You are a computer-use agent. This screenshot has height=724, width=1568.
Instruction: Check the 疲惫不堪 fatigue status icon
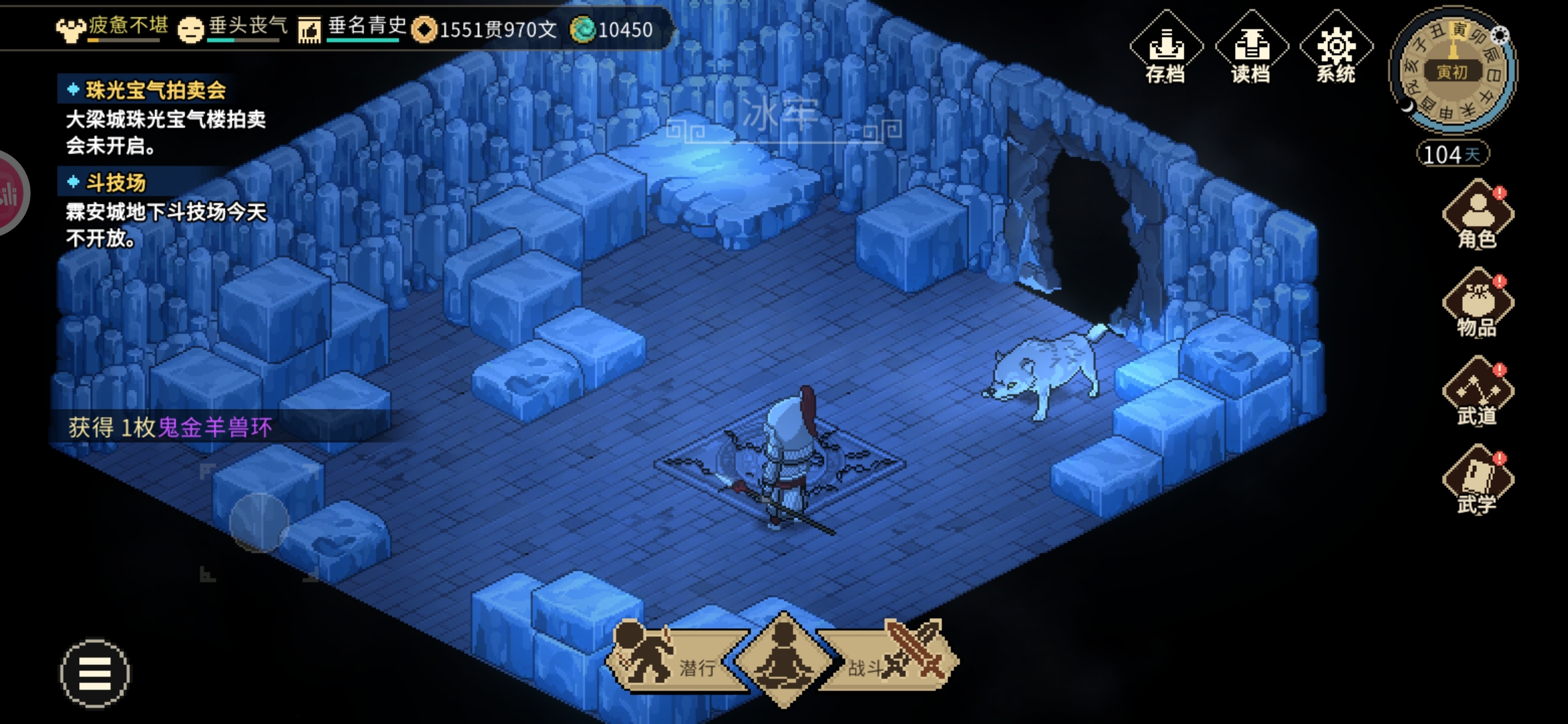coord(70,29)
